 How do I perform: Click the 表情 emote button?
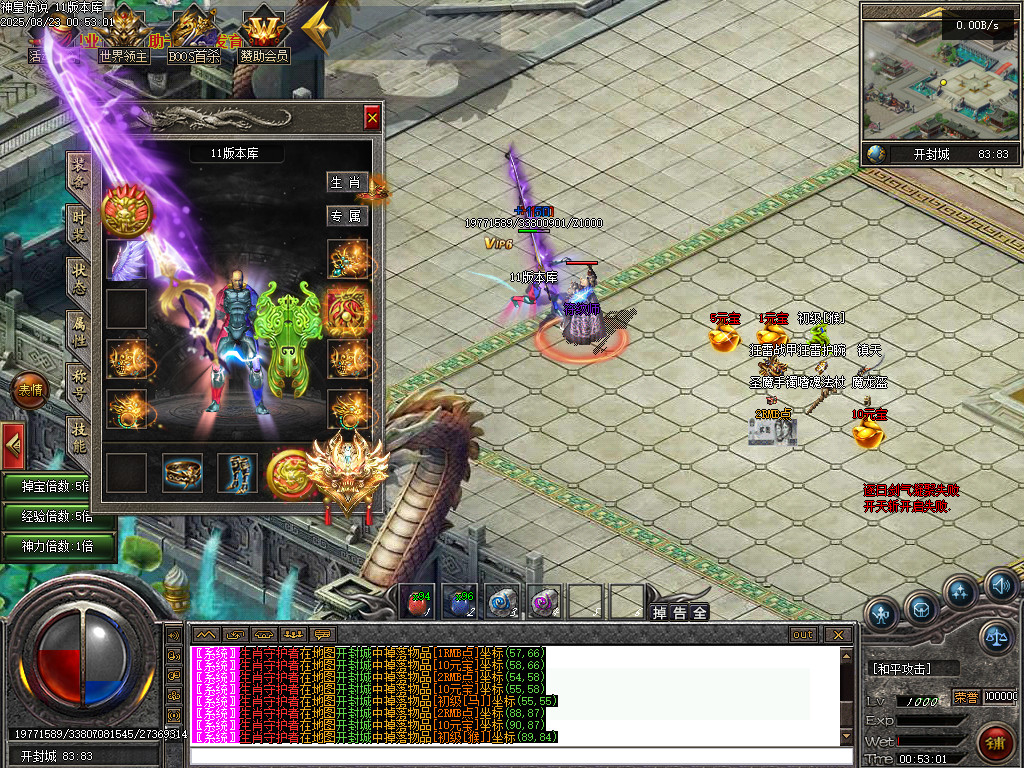click(30, 390)
